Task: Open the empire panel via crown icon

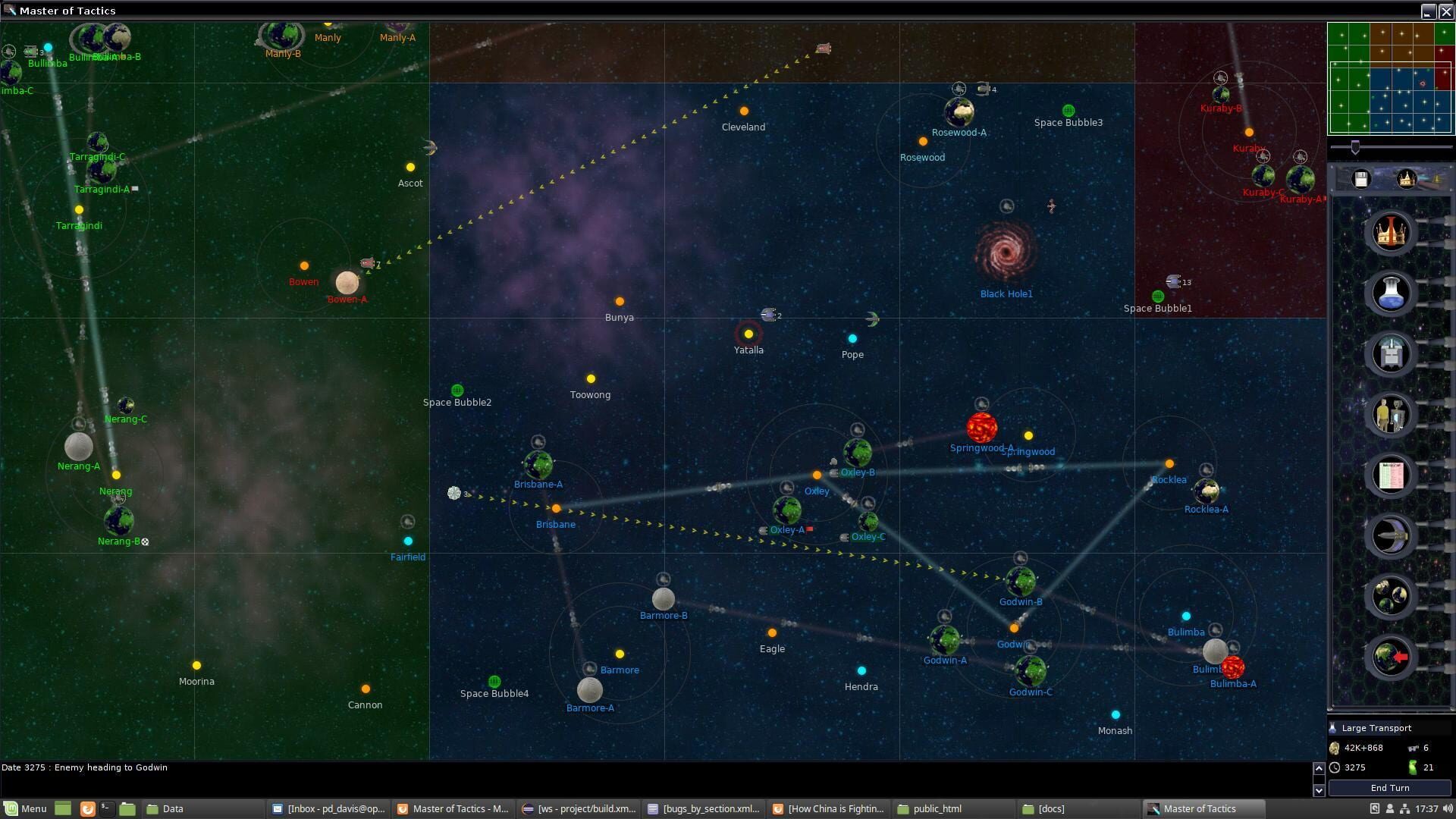Action: [1390, 233]
